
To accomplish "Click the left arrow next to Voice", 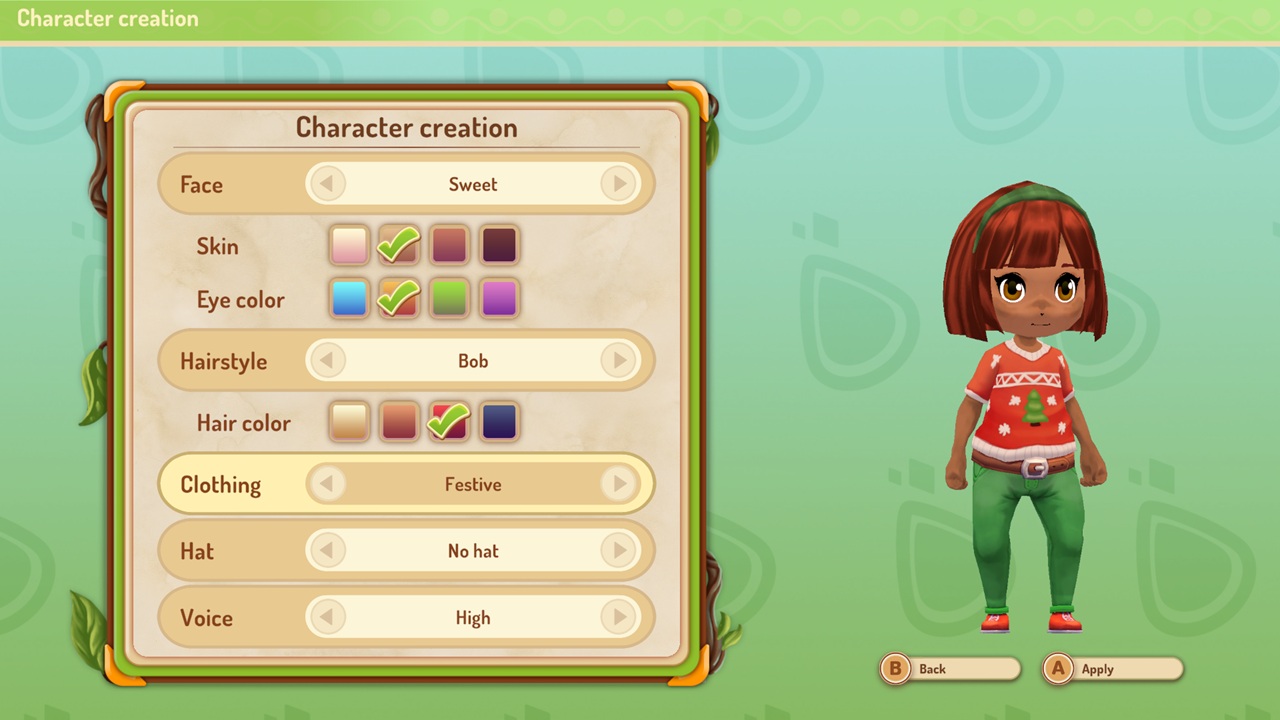I will point(328,618).
